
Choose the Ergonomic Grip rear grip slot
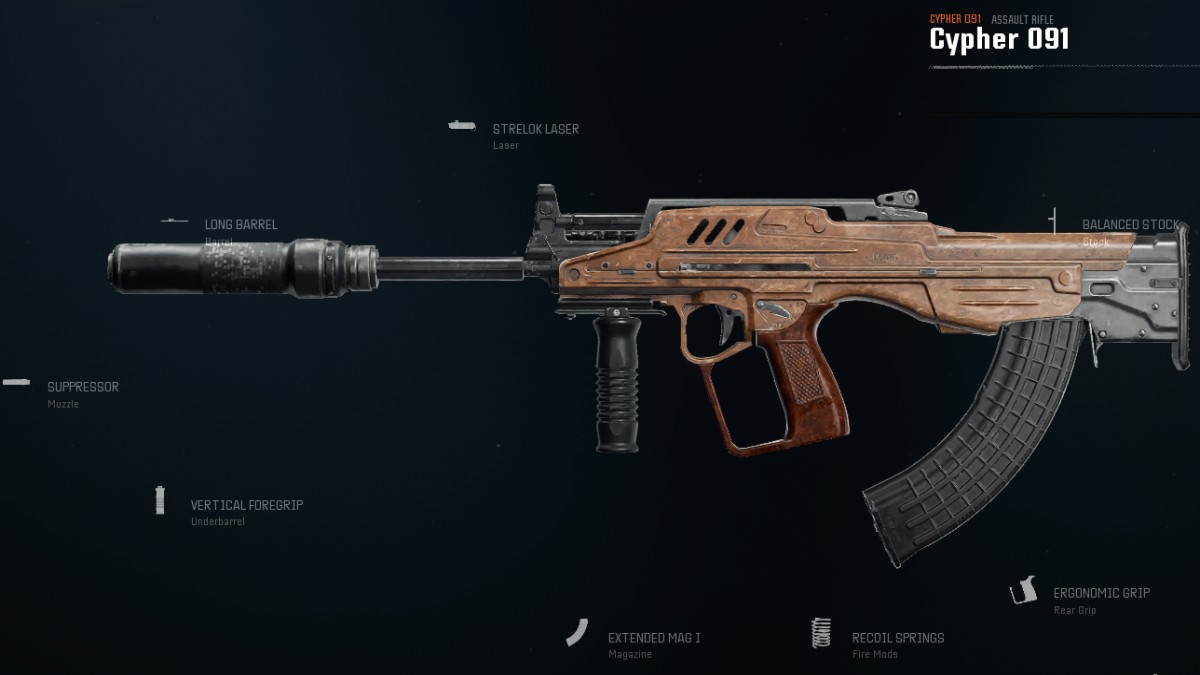point(1100,594)
